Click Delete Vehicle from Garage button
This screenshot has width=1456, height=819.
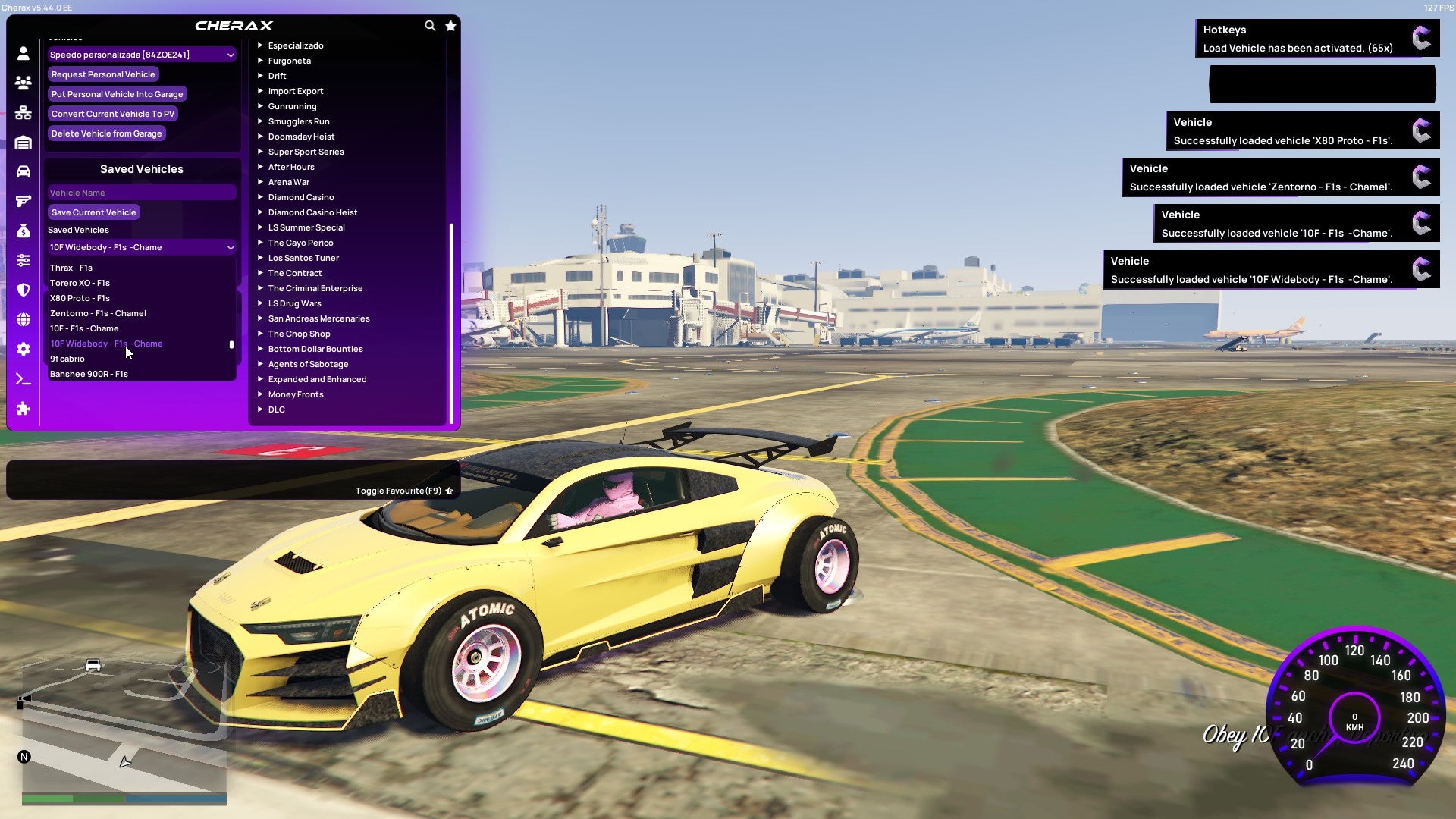pyautogui.click(x=106, y=133)
